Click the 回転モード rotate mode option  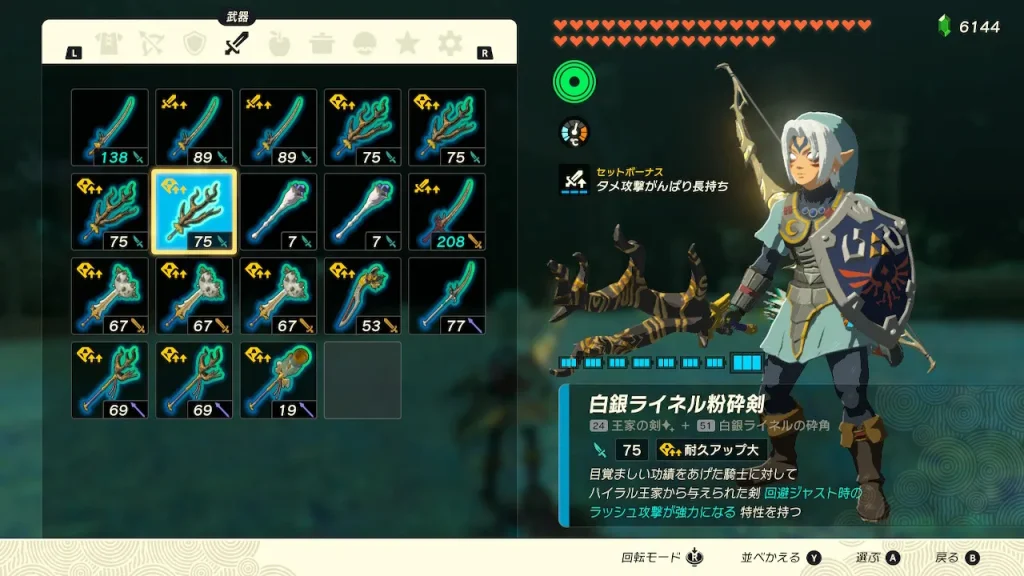(662, 557)
